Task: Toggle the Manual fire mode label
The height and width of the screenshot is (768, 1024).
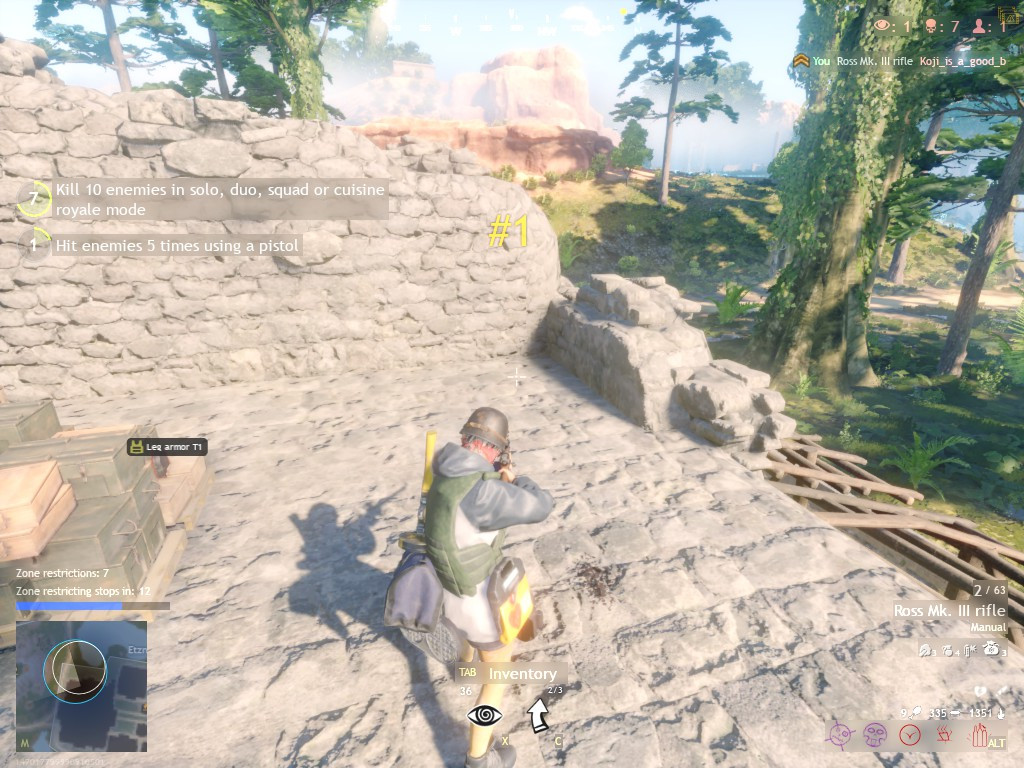Action: tap(987, 628)
